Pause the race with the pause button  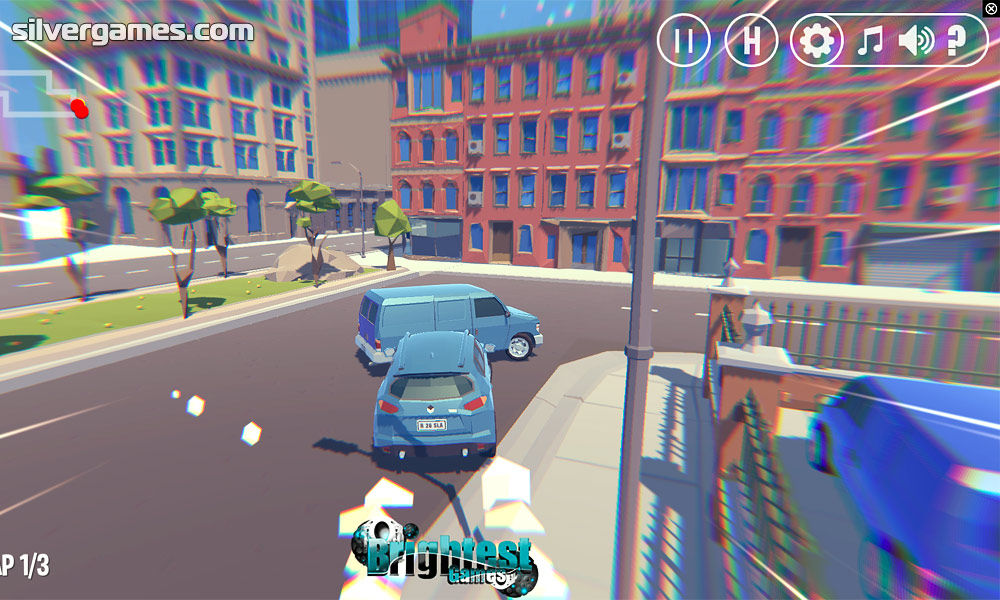click(684, 41)
